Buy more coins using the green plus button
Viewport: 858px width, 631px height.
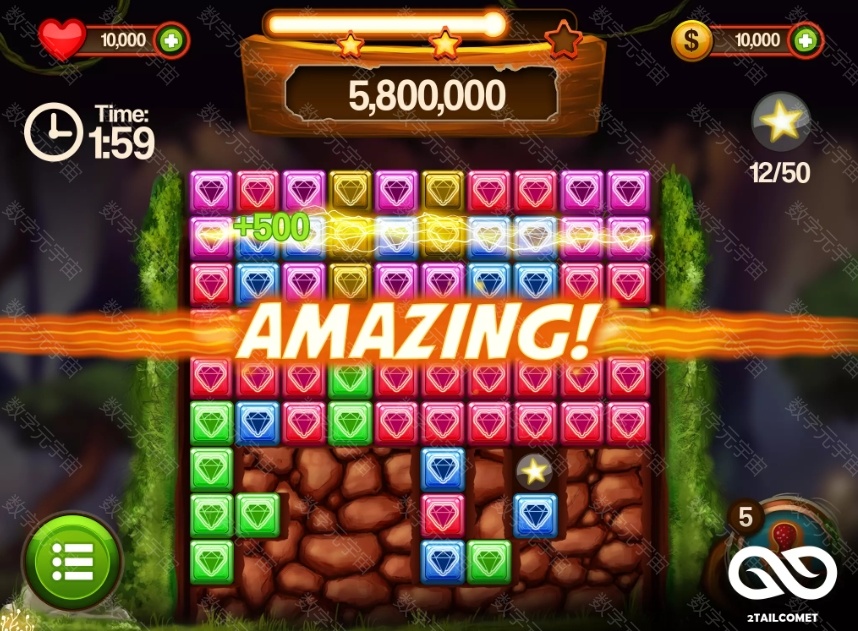tap(805, 40)
